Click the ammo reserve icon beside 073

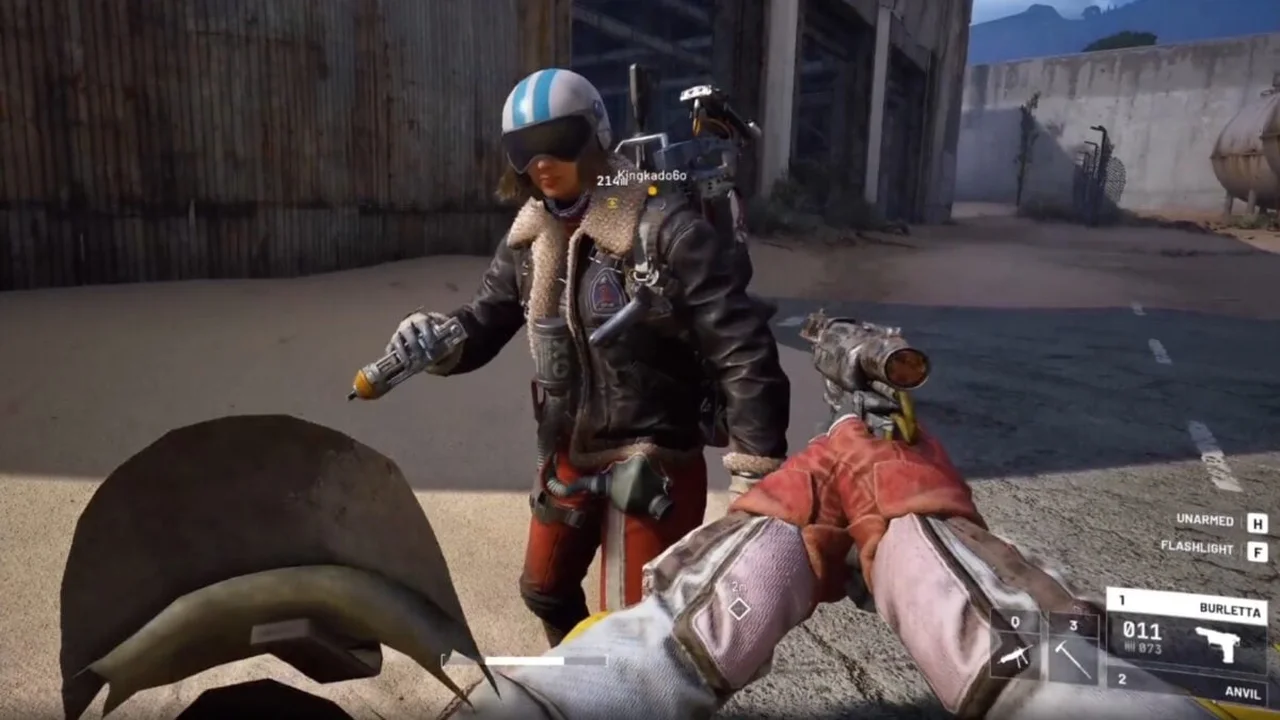1130,648
